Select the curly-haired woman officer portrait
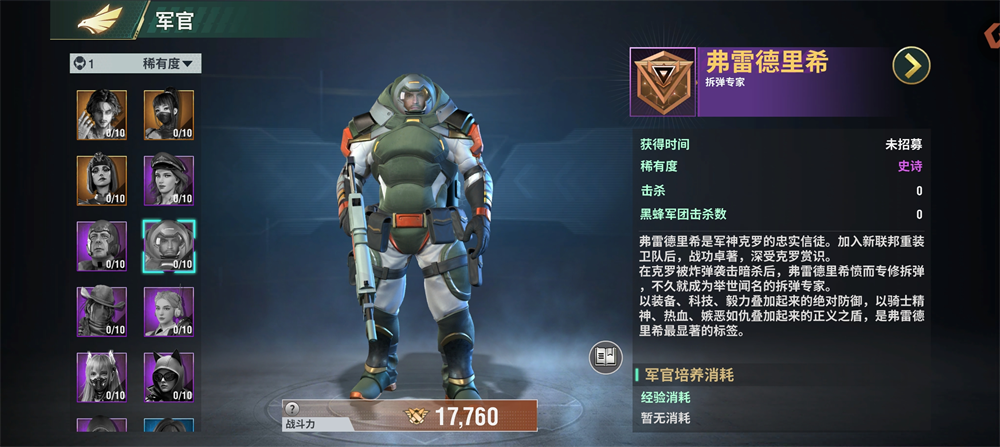This screenshot has height=447, width=1000. click(x=102, y=114)
